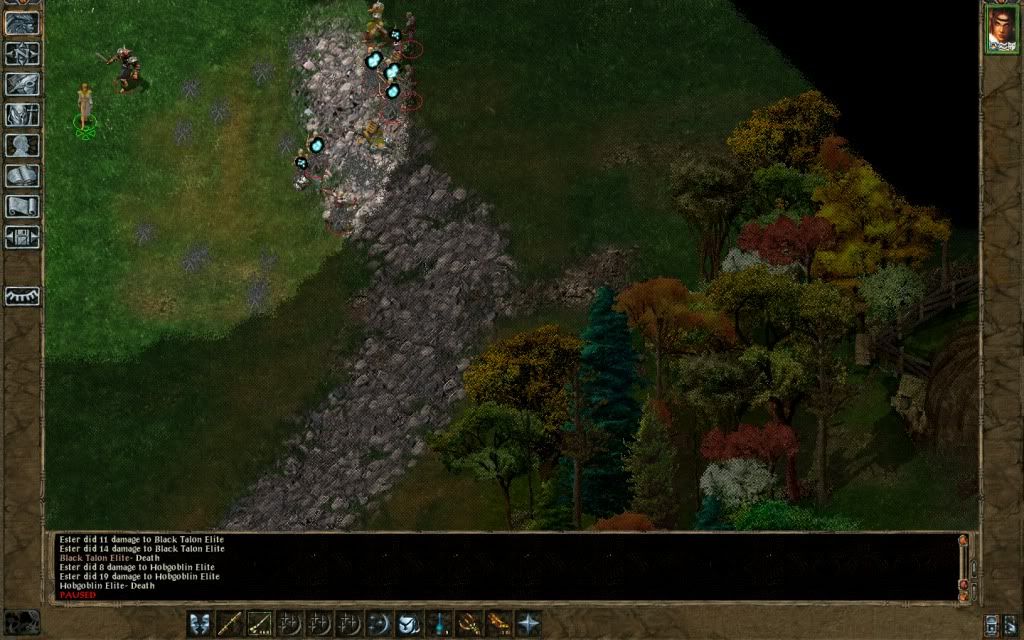The width and height of the screenshot is (1024, 640).
Task: Open the inventory screen
Action: (x=22, y=115)
